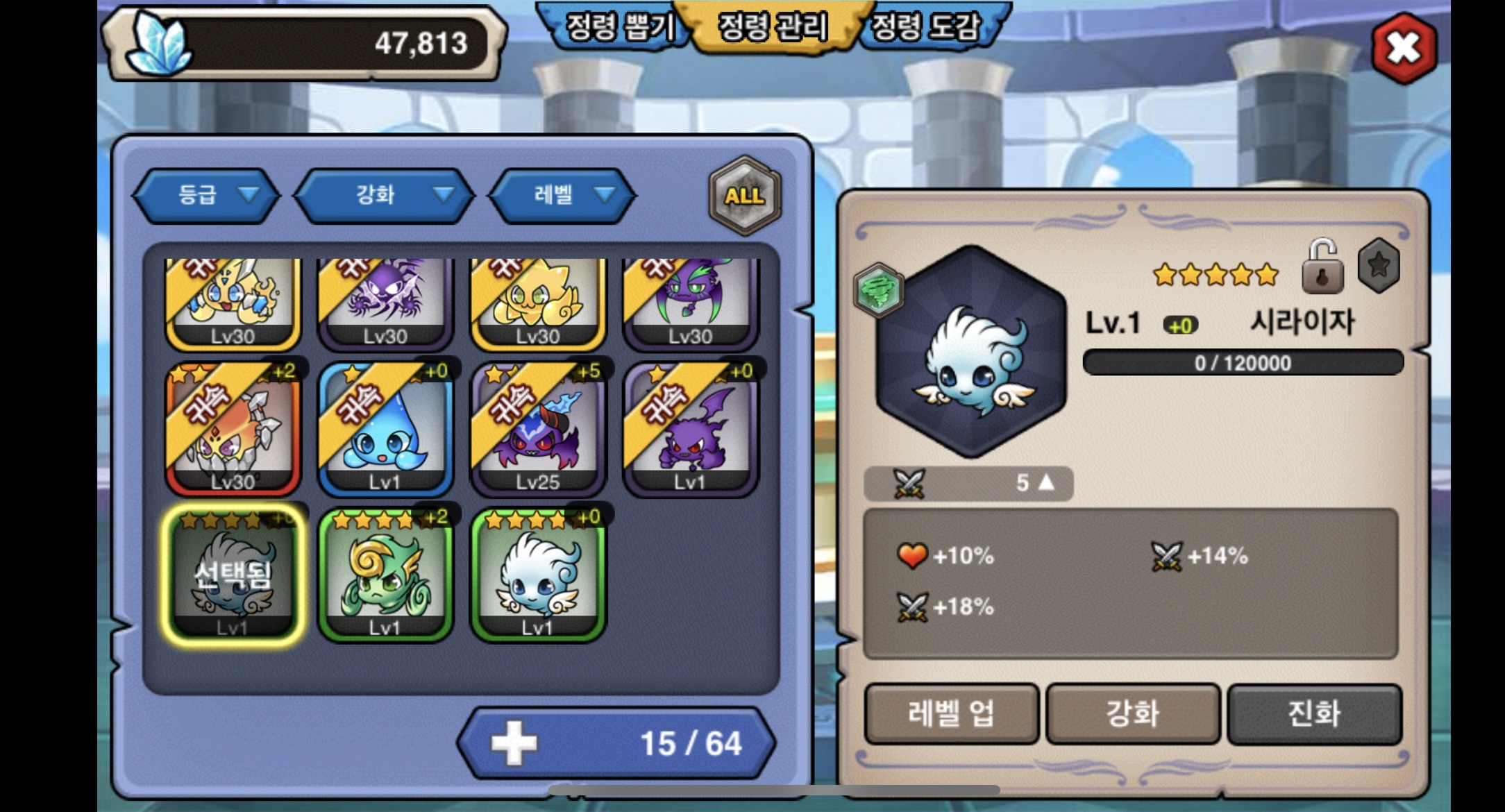Tap the 레벨 업 button
Viewport: 1505px width, 812px height.
(x=951, y=713)
